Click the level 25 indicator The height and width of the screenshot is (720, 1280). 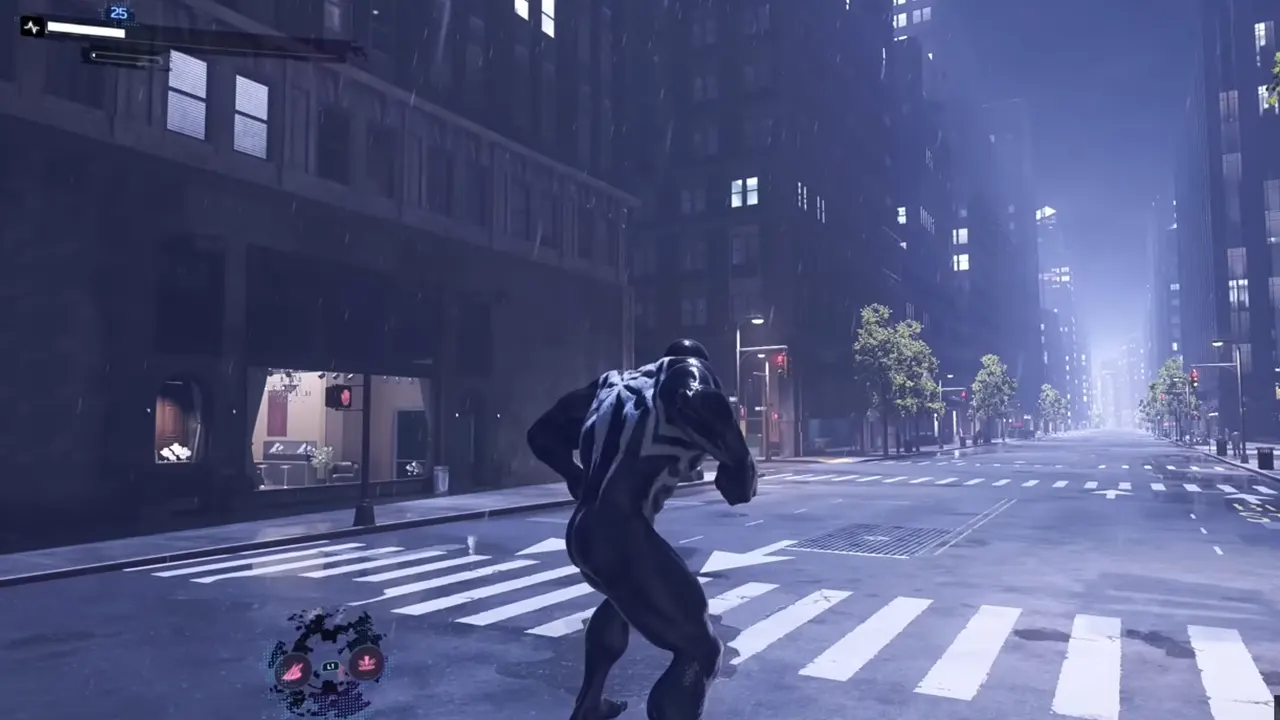click(118, 13)
